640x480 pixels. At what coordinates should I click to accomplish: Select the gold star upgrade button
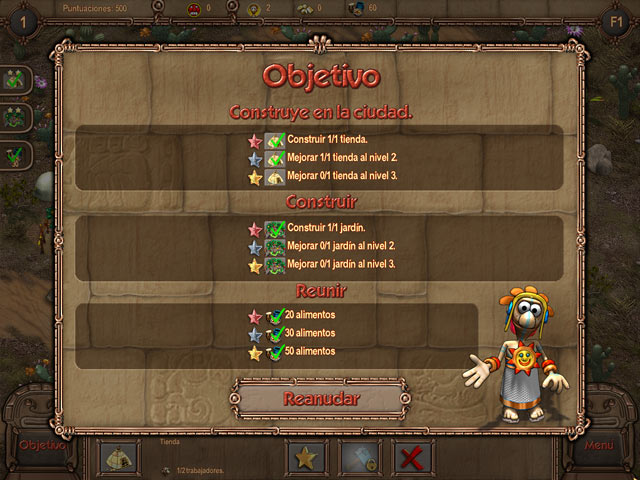(x=306, y=458)
